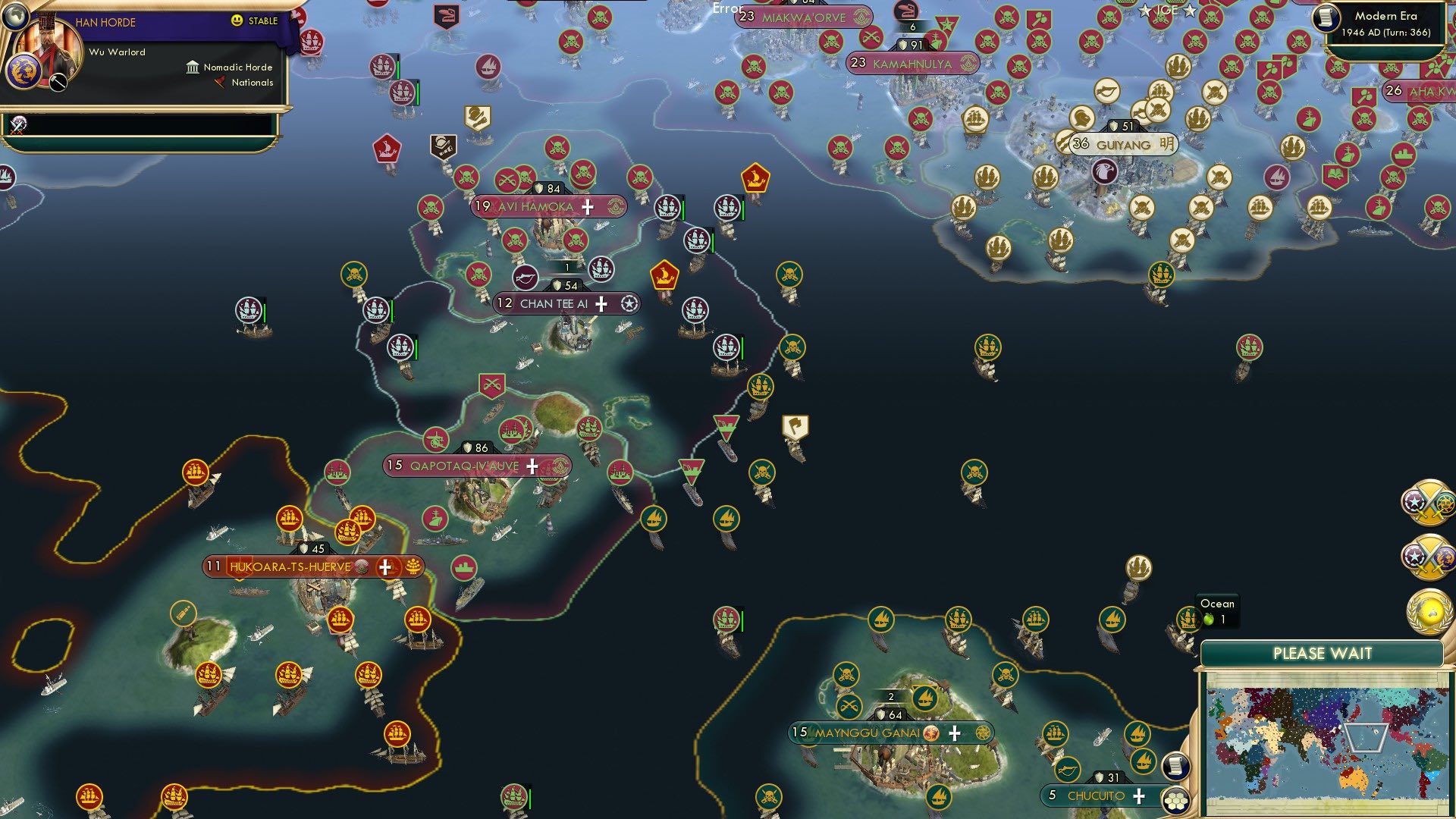Expand the Avi Hamoka city banner plus button
Screen dimensions: 1456x819
[x=586, y=206]
